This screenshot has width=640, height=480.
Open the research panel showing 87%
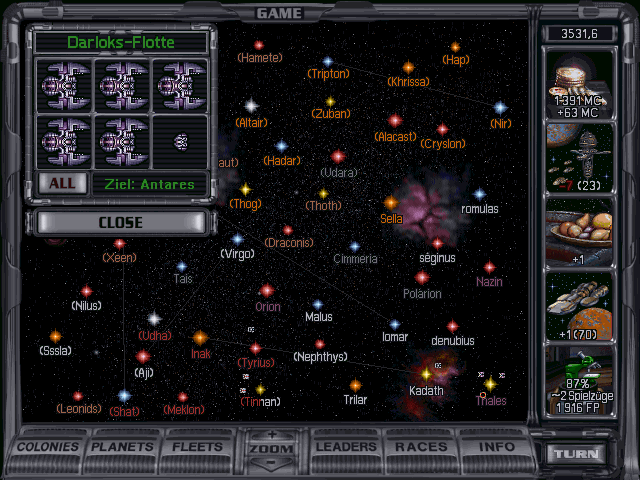click(581, 378)
